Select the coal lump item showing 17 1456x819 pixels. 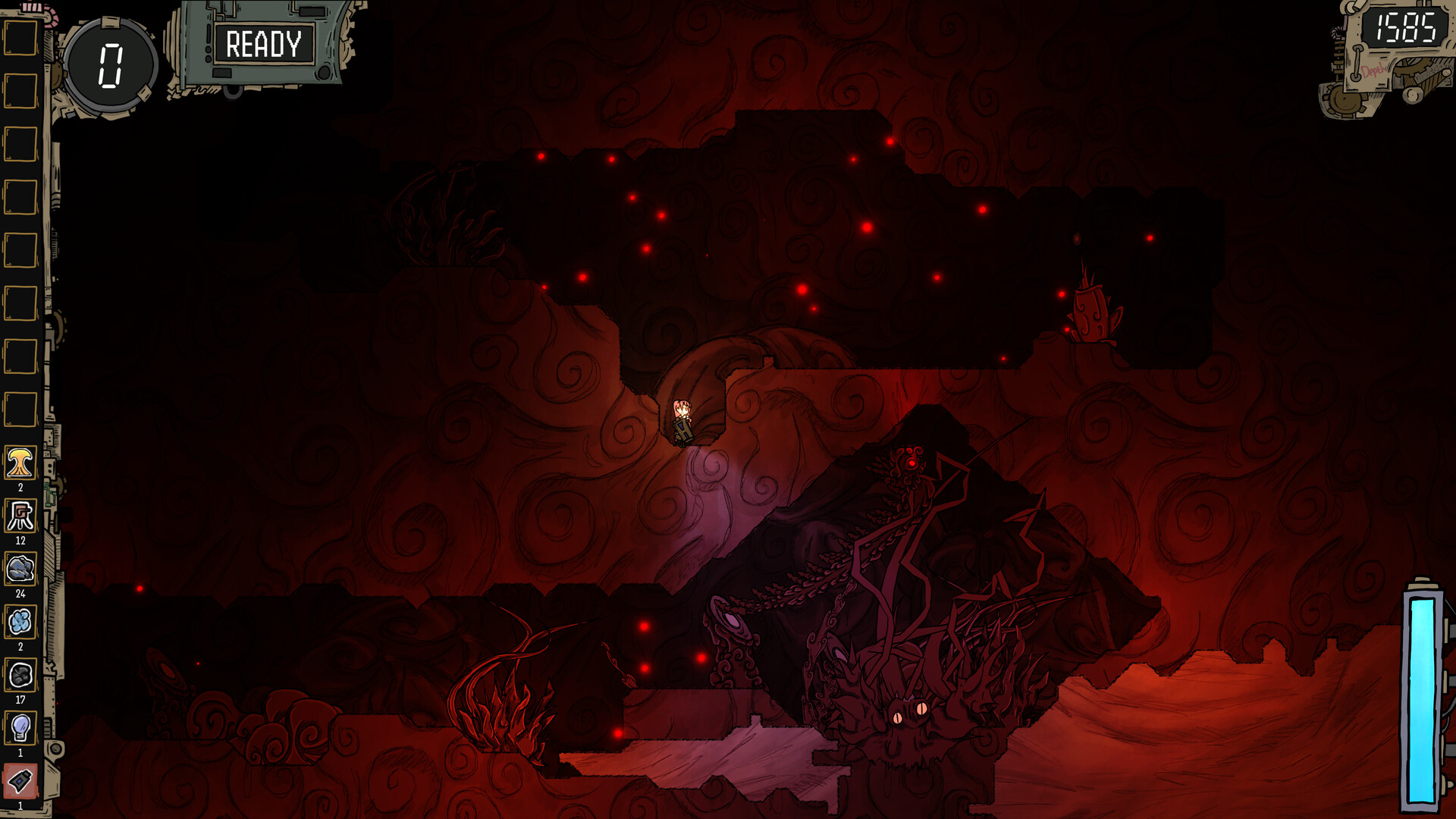(20, 673)
